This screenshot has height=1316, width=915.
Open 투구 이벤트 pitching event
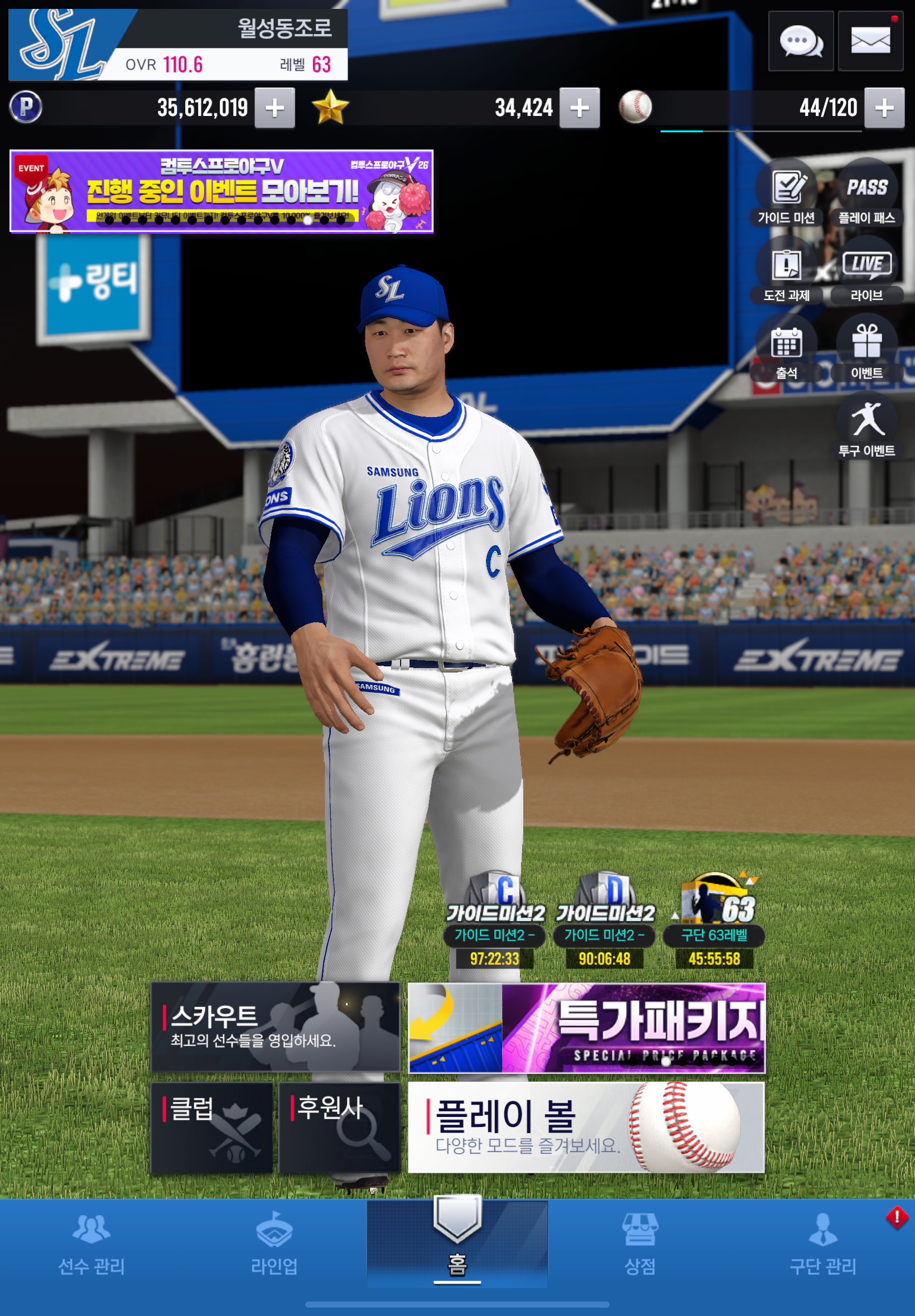pyautogui.click(x=866, y=427)
